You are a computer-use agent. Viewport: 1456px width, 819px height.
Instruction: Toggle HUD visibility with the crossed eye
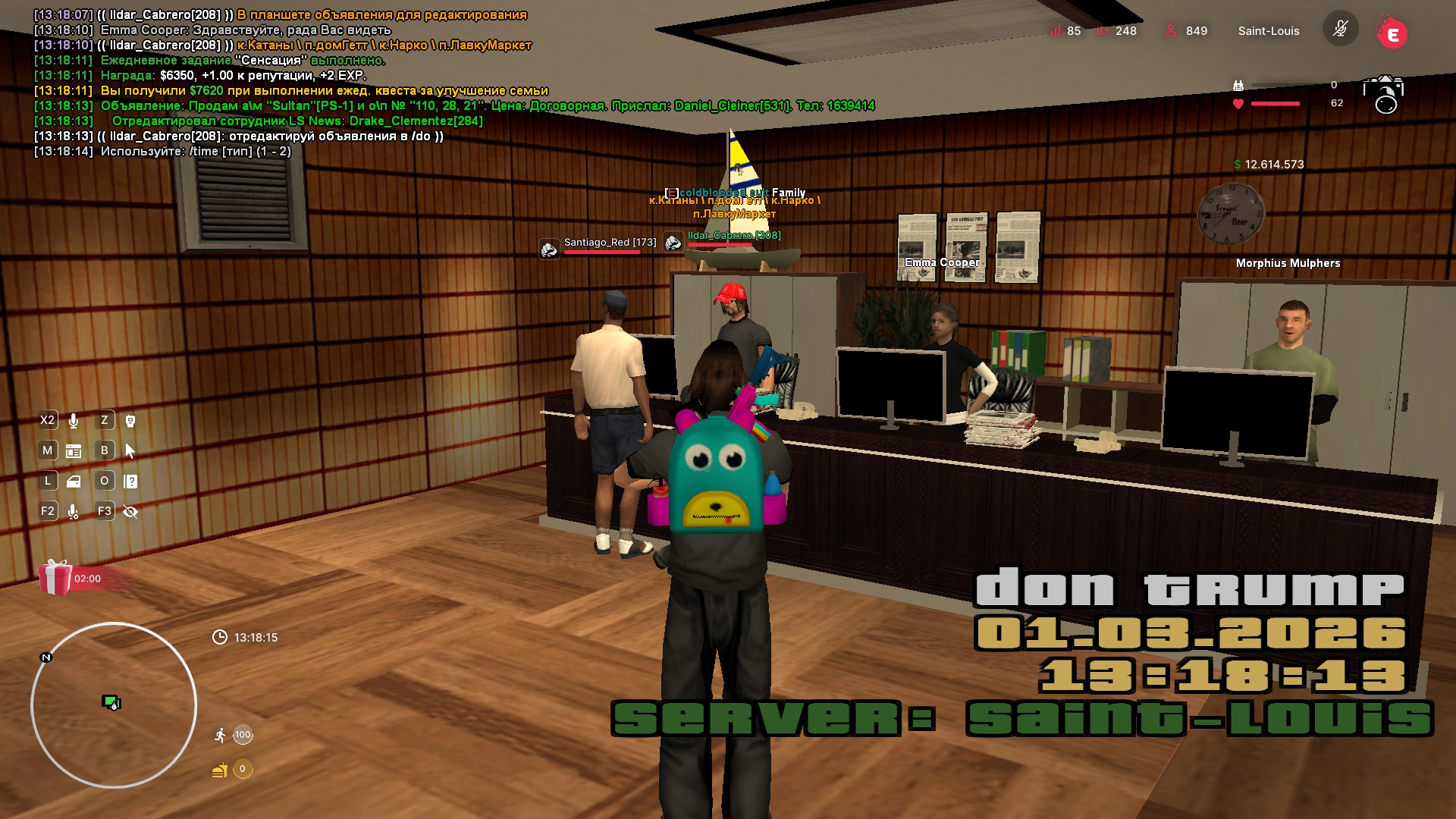coord(130,512)
